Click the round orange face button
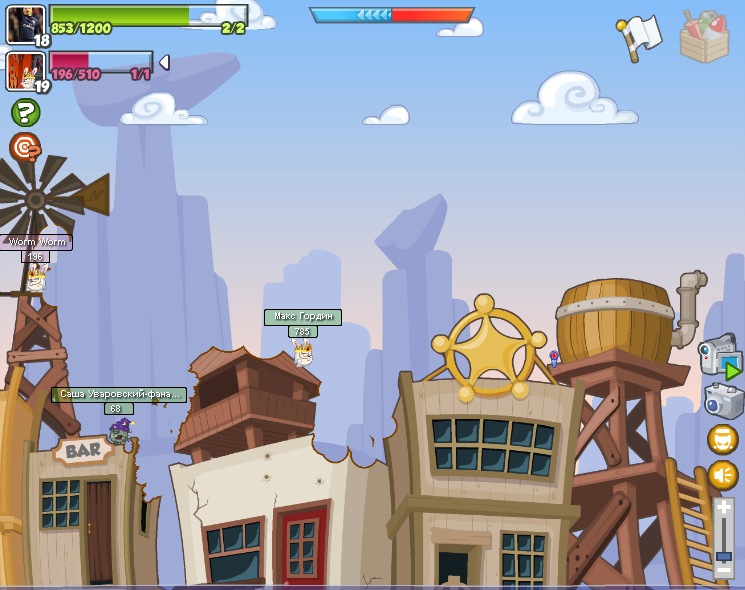 point(723,439)
